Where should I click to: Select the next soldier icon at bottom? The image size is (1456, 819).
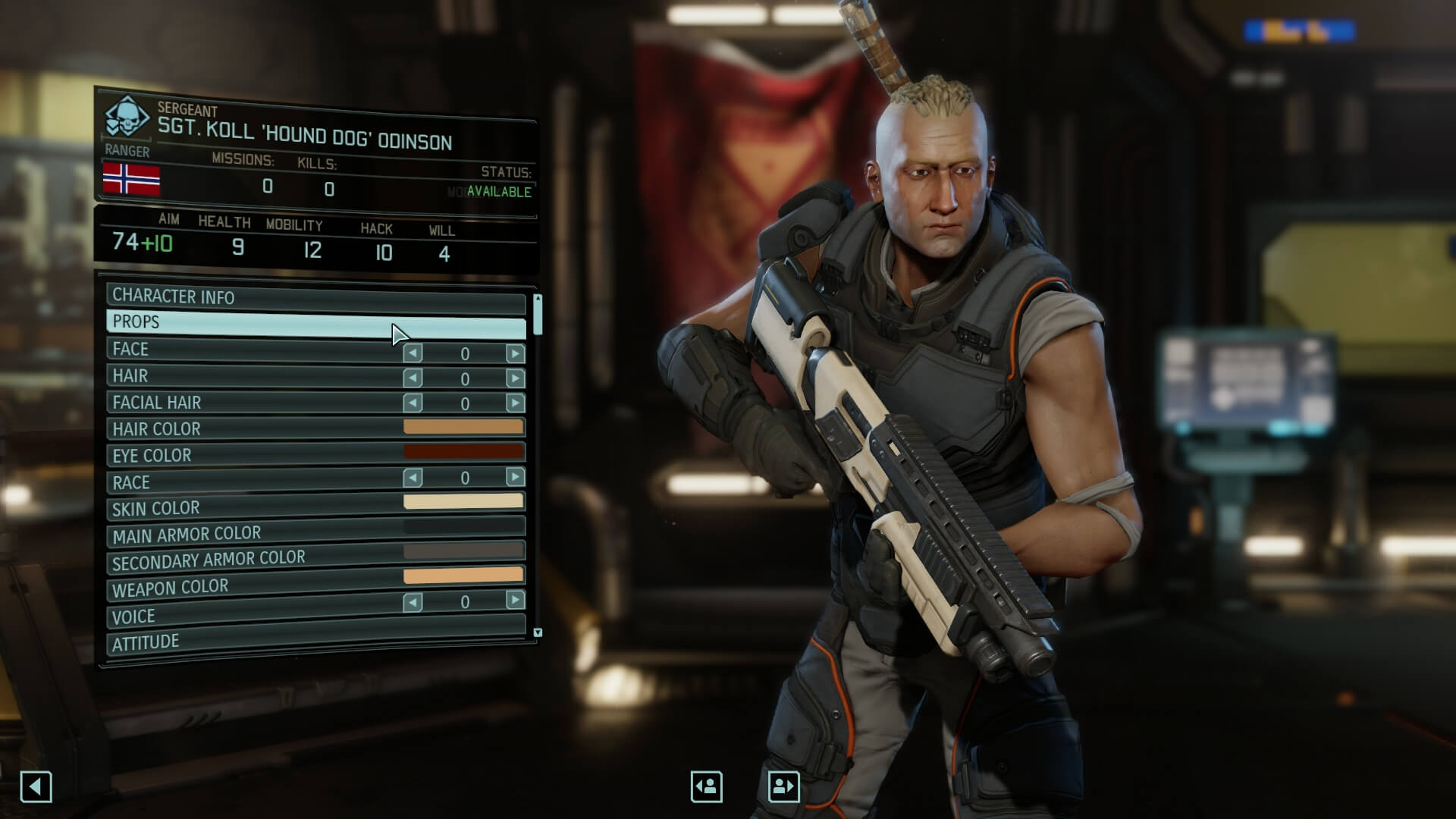tap(783, 786)
